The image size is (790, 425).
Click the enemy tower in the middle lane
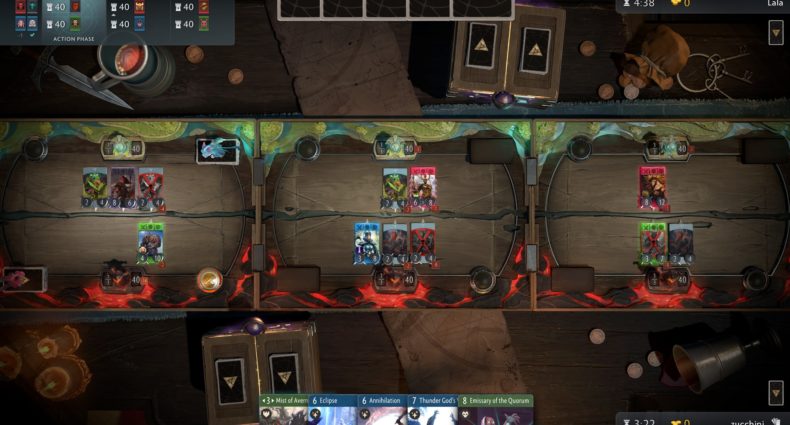395,148
